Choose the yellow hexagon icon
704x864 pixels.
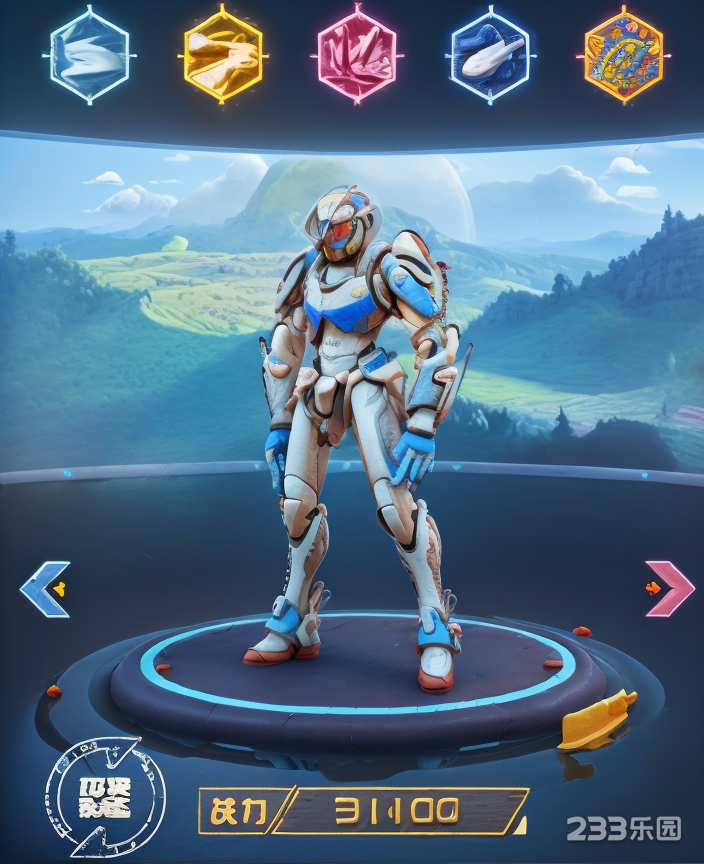223,54
